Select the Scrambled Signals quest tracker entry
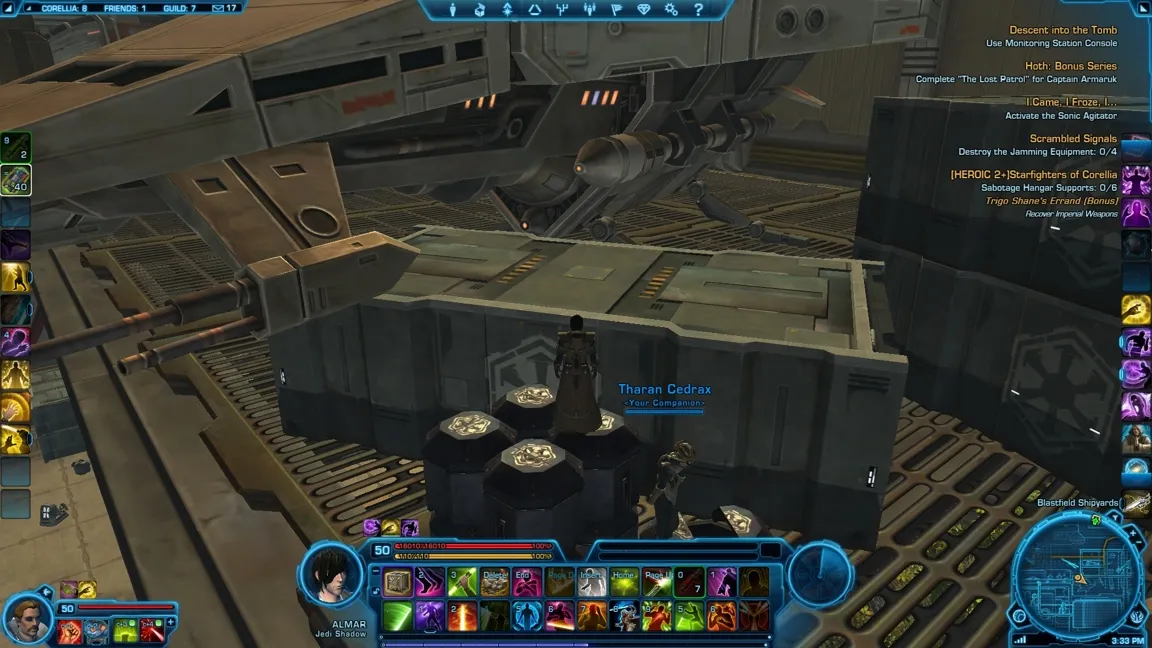The image size is (1152, 648). tap(1073, 139)
